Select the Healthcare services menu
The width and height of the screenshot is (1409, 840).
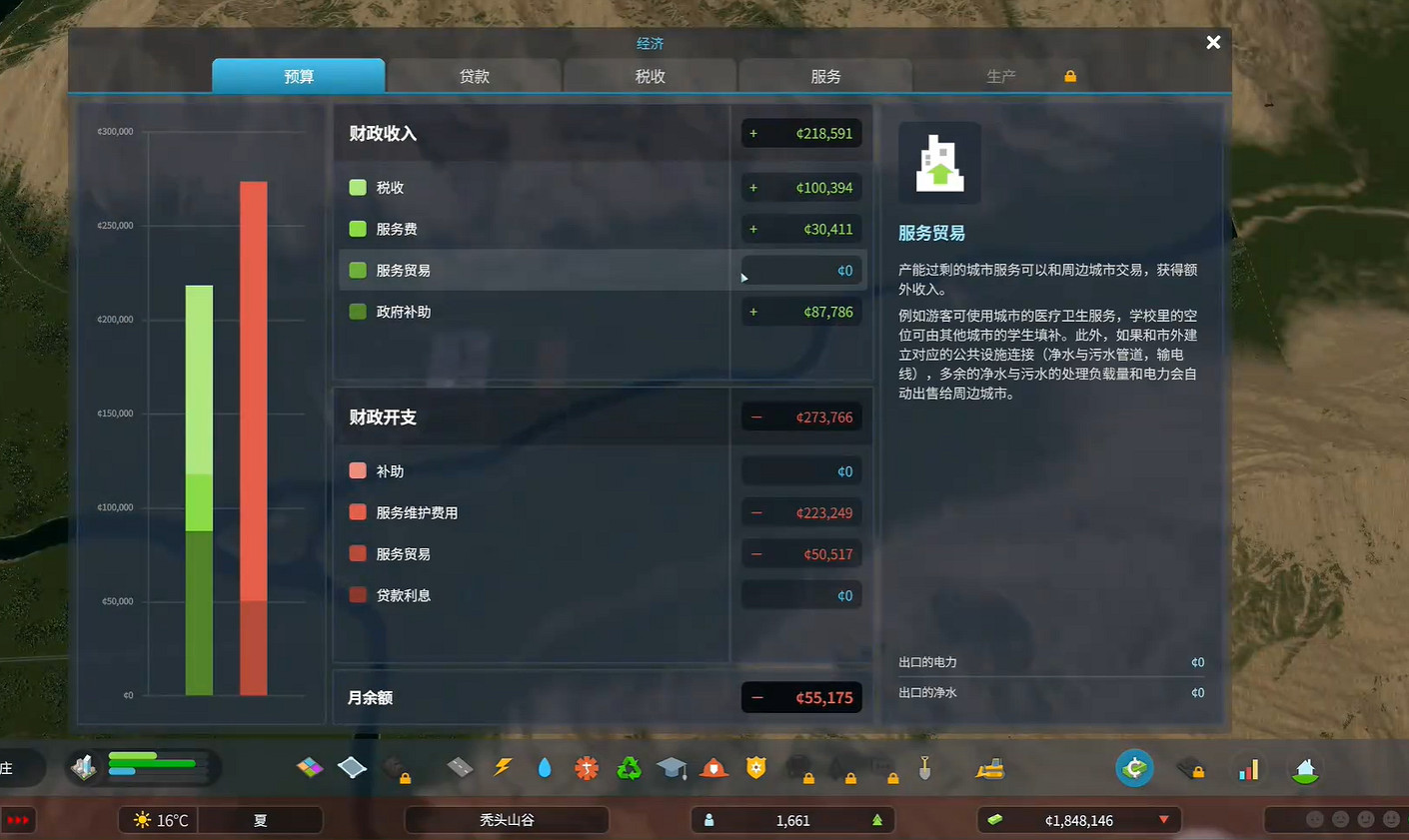tap(587, 768)
